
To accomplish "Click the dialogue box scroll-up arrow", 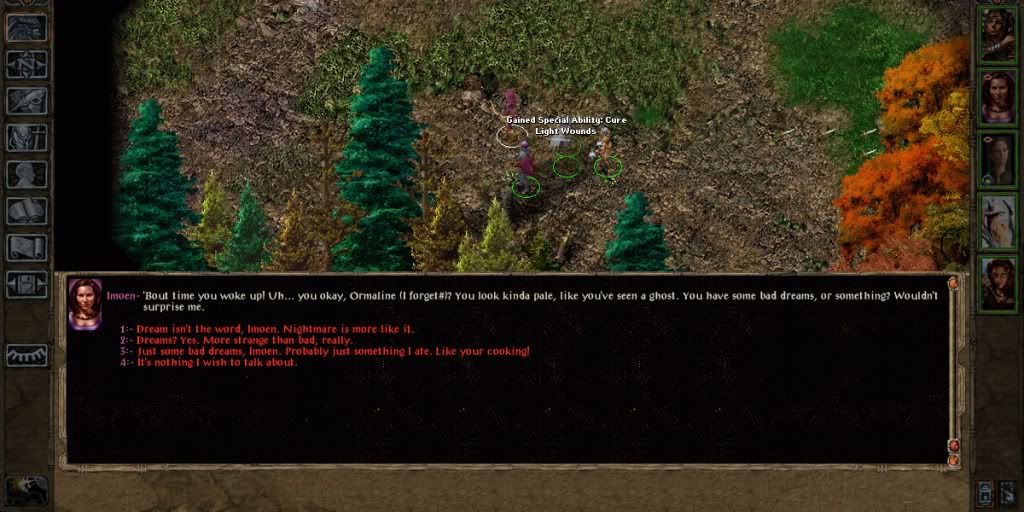I will point(953,284).
